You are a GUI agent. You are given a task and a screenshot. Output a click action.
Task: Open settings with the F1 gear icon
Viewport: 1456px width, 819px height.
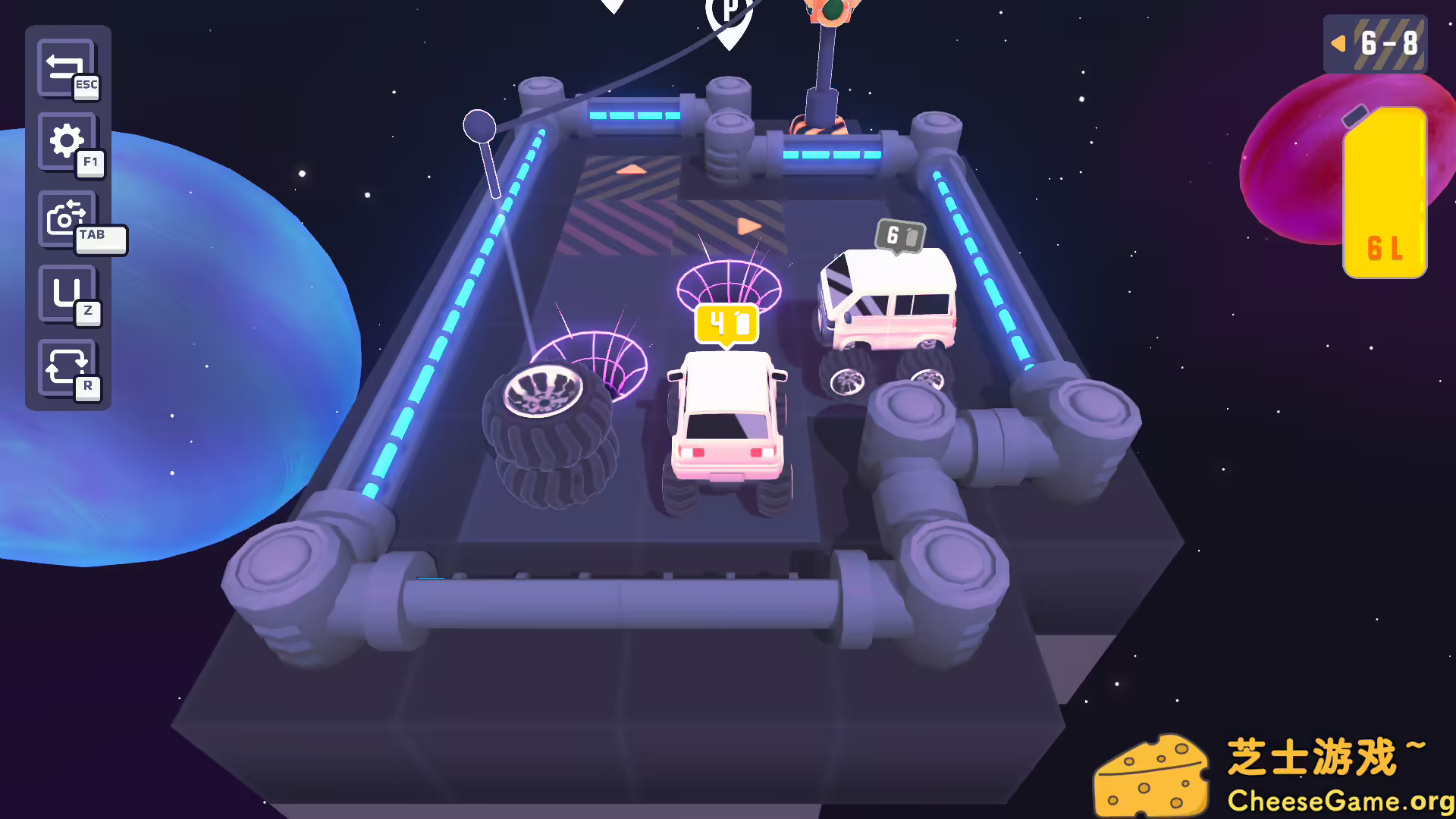[67, 141]
